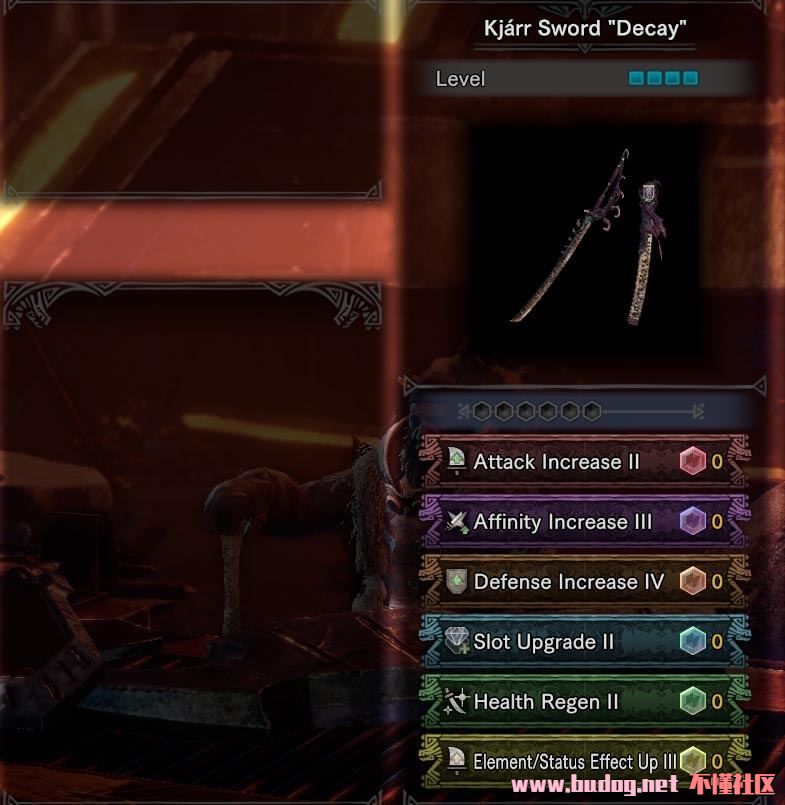Select Element/Status Effect Up III augment
The height and width of the screenshot is (805, 785).
pyautogui.click(x=574, y=762)
